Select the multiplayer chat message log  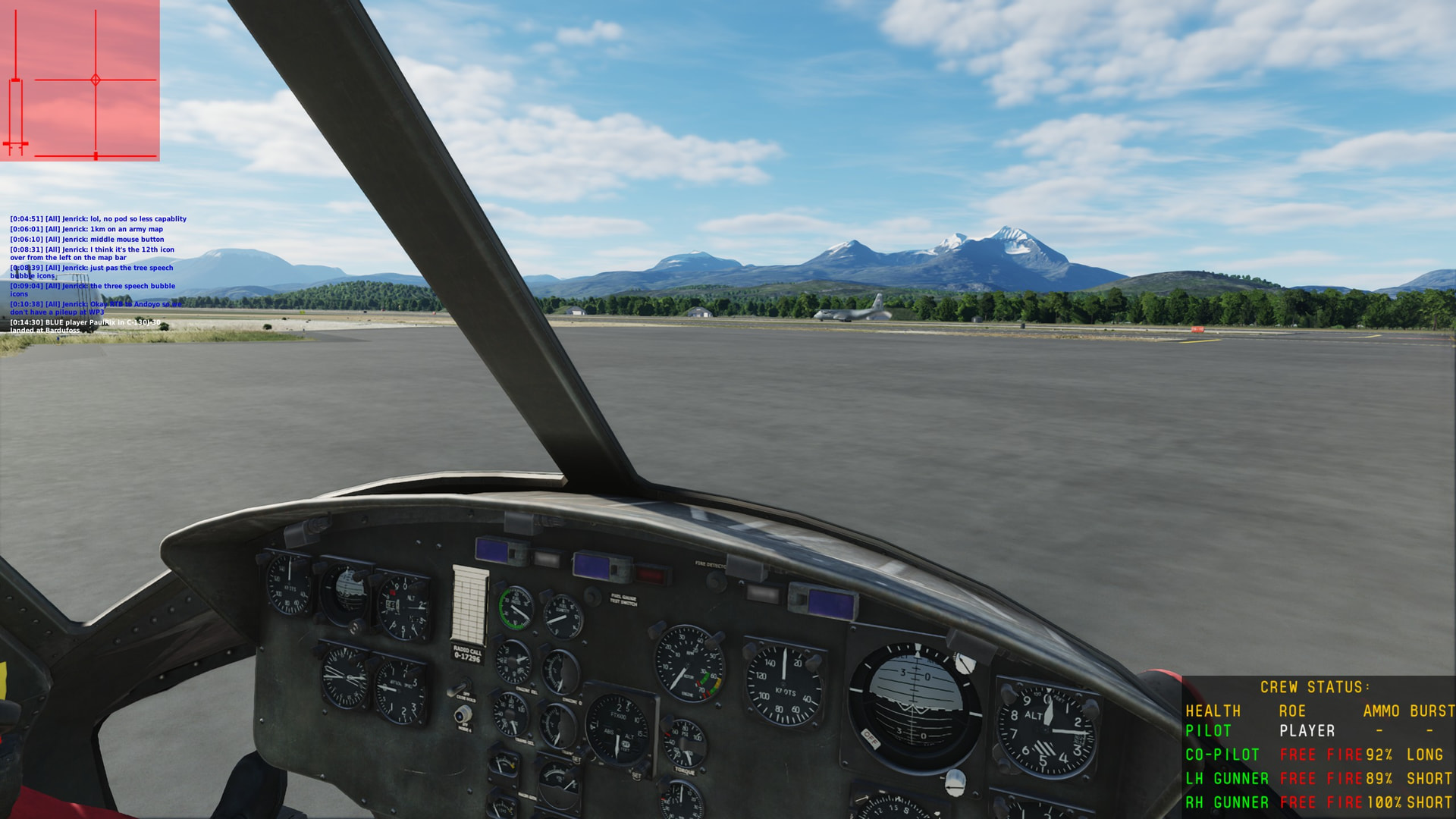(x=97, y=275)
